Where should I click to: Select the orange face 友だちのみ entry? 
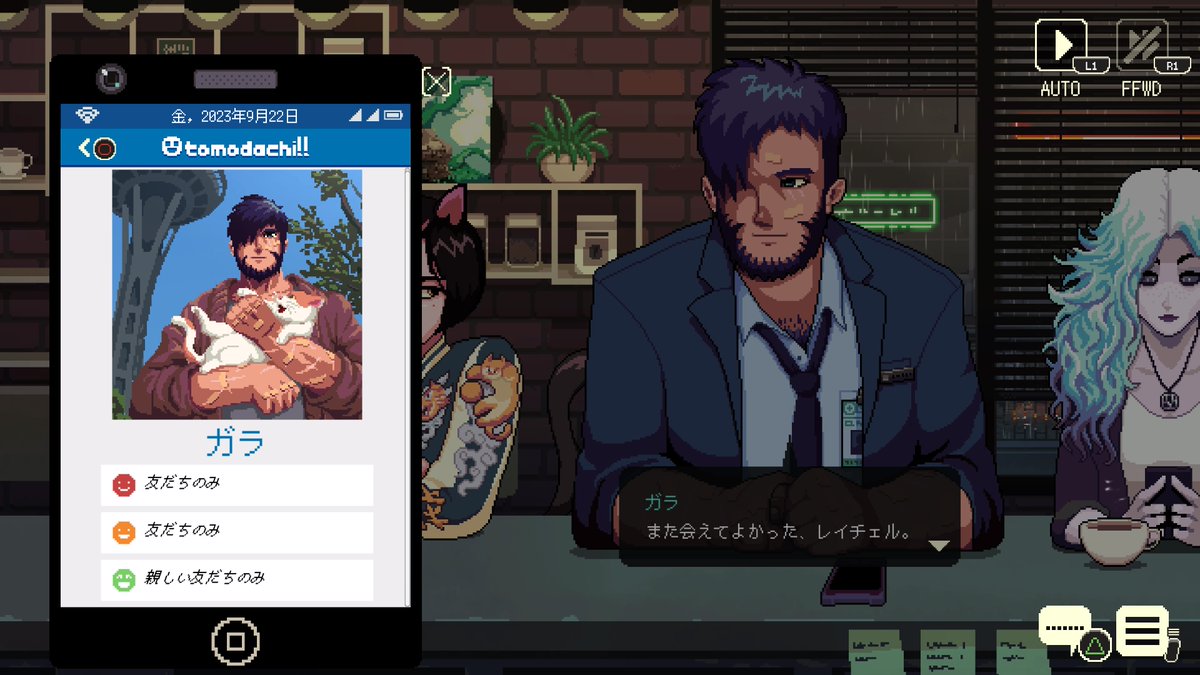click(x=237, y=532)
